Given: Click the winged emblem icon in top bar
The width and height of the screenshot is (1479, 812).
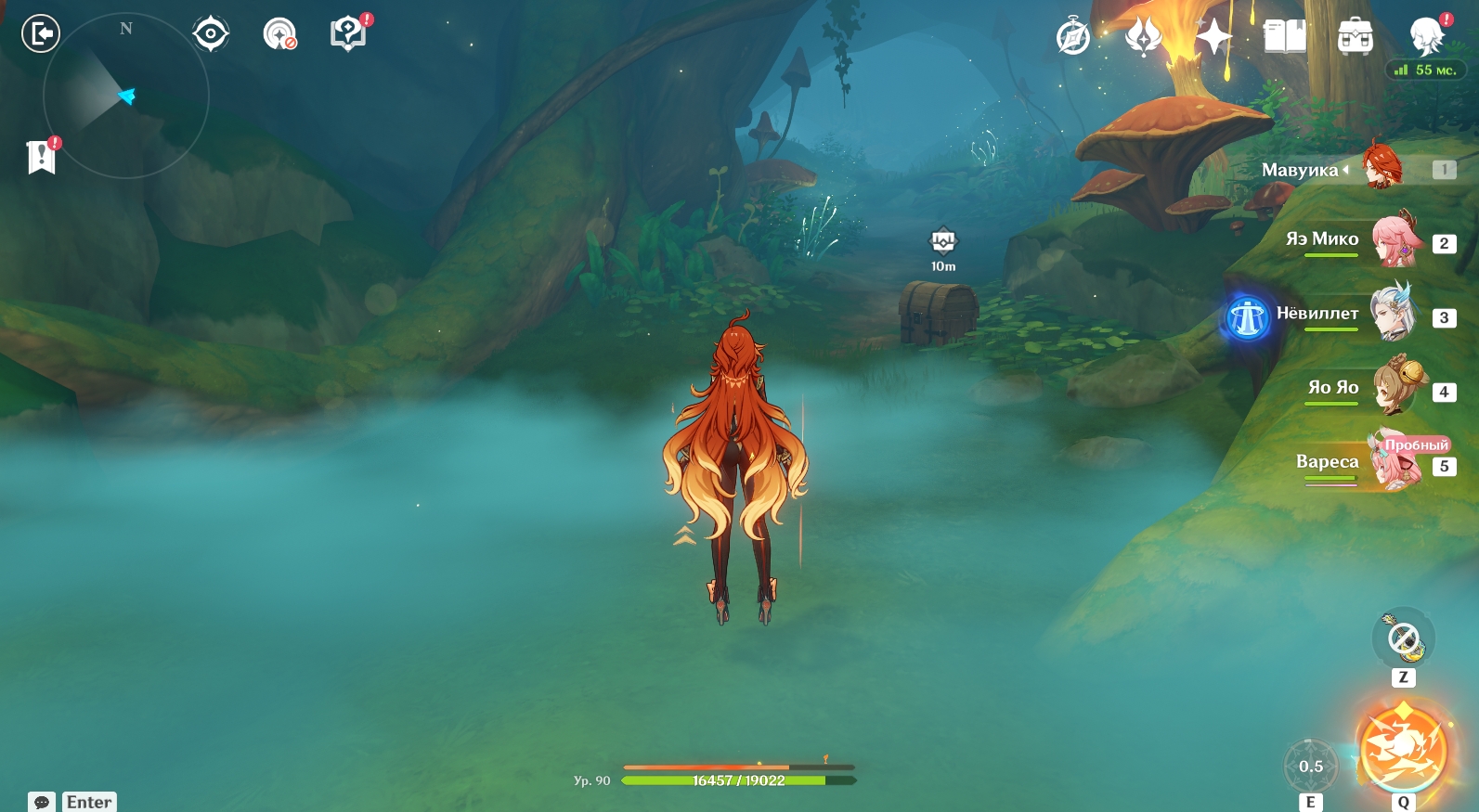Looking at the screenshot, I should point(1143,37).
